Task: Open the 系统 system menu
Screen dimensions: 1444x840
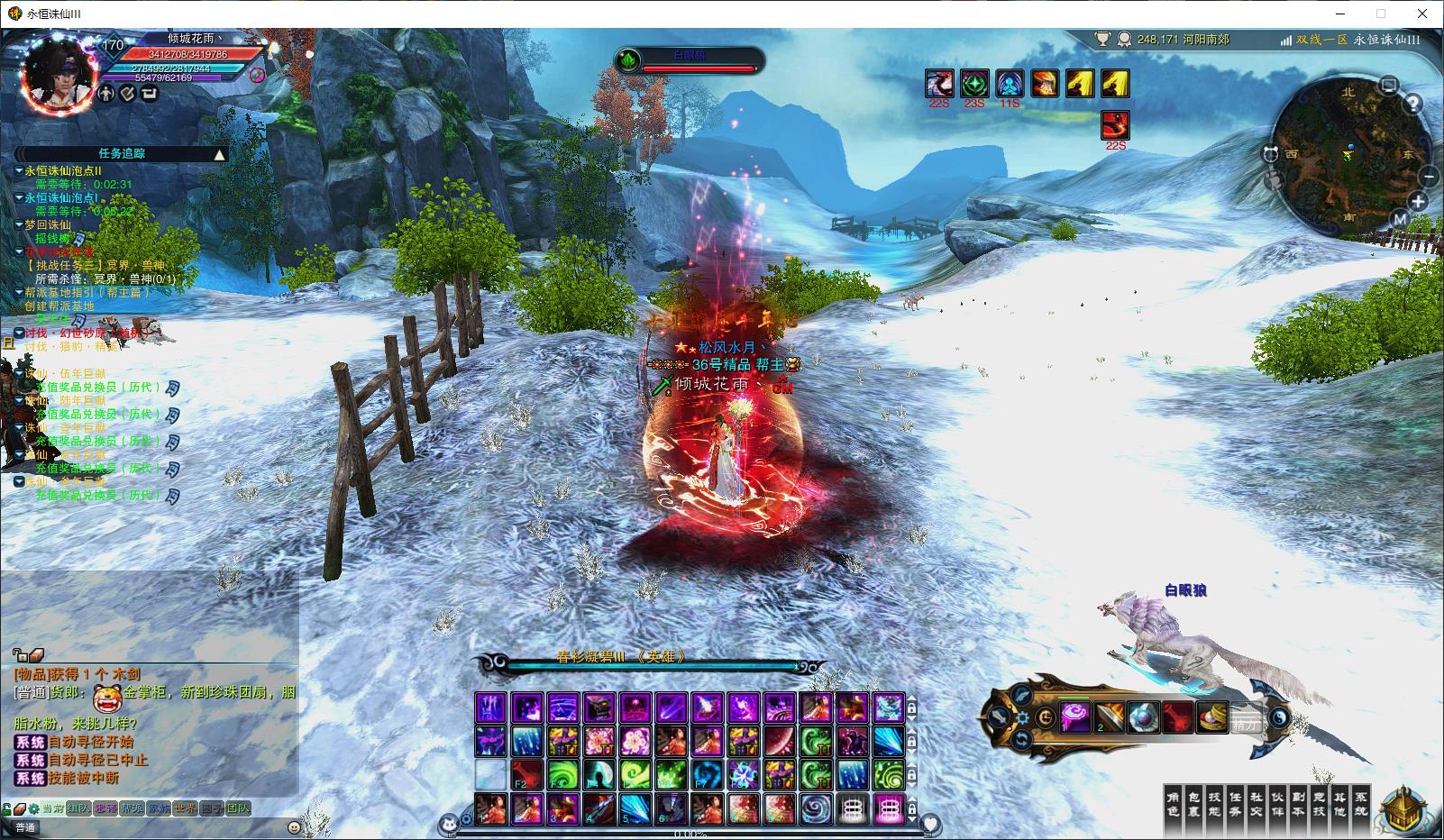Action: (x=1360, y=804)
